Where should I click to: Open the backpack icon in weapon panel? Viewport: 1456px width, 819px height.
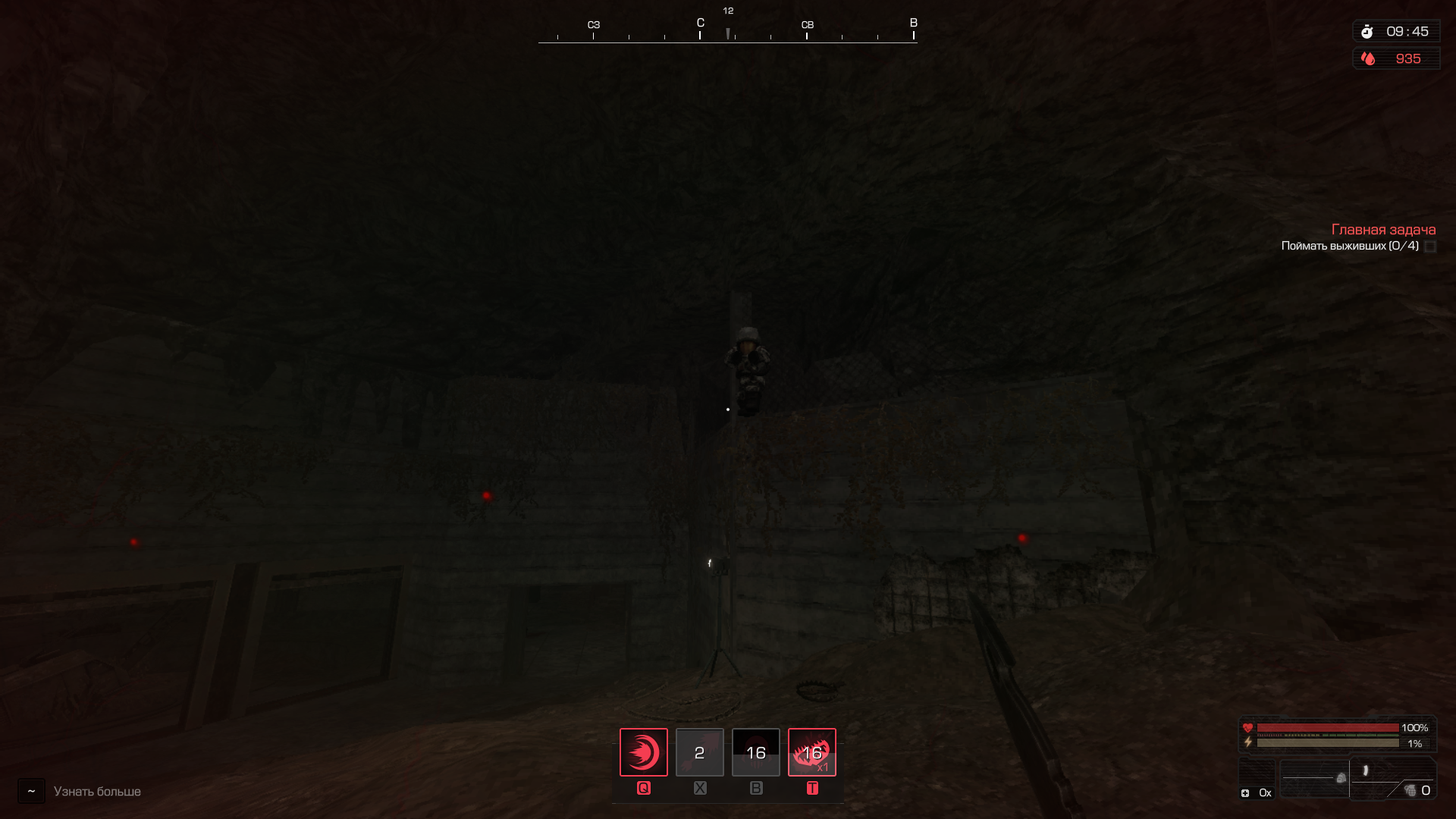[1341, 778]
